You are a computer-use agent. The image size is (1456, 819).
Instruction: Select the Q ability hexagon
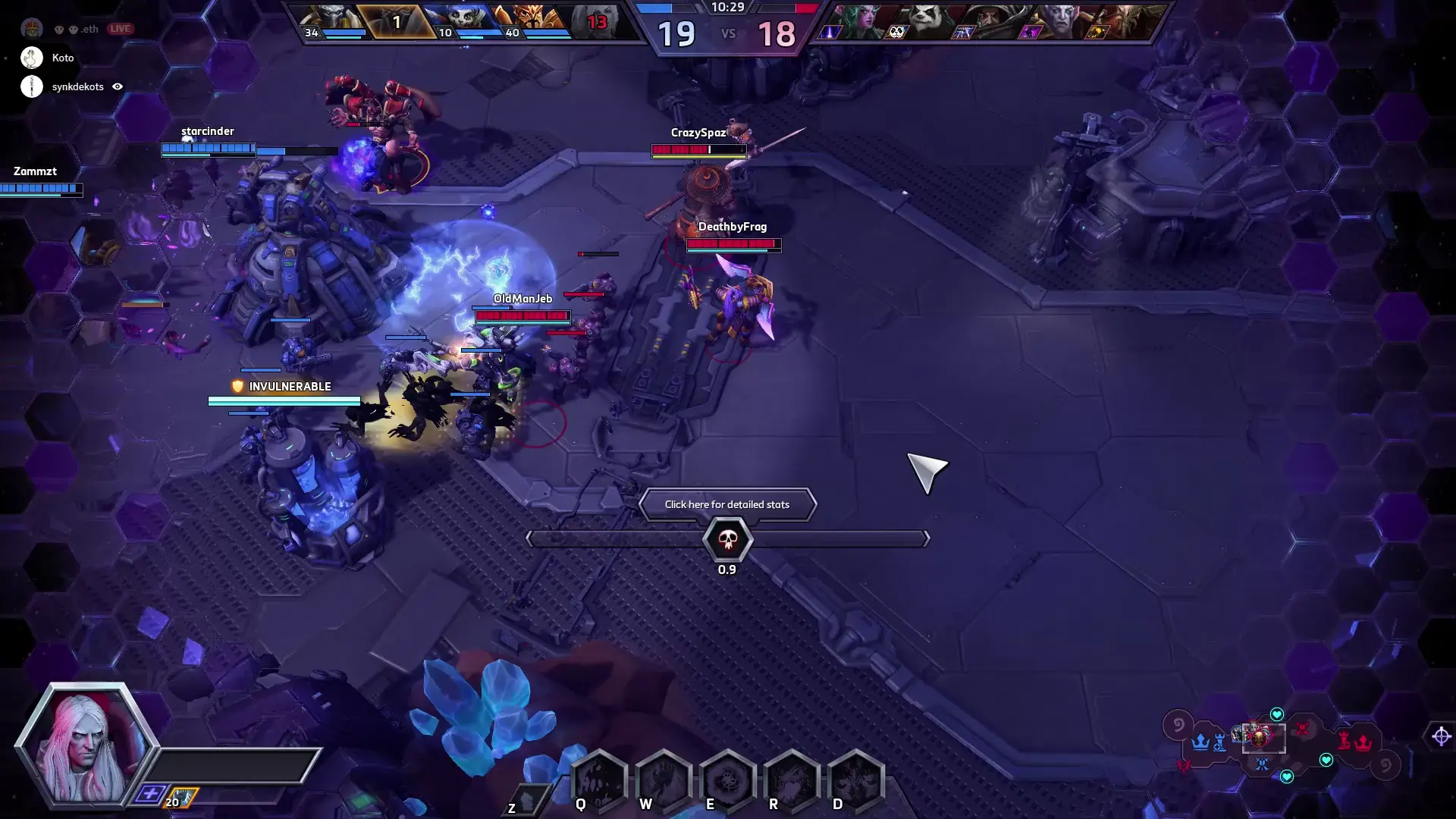click(598, 780)
